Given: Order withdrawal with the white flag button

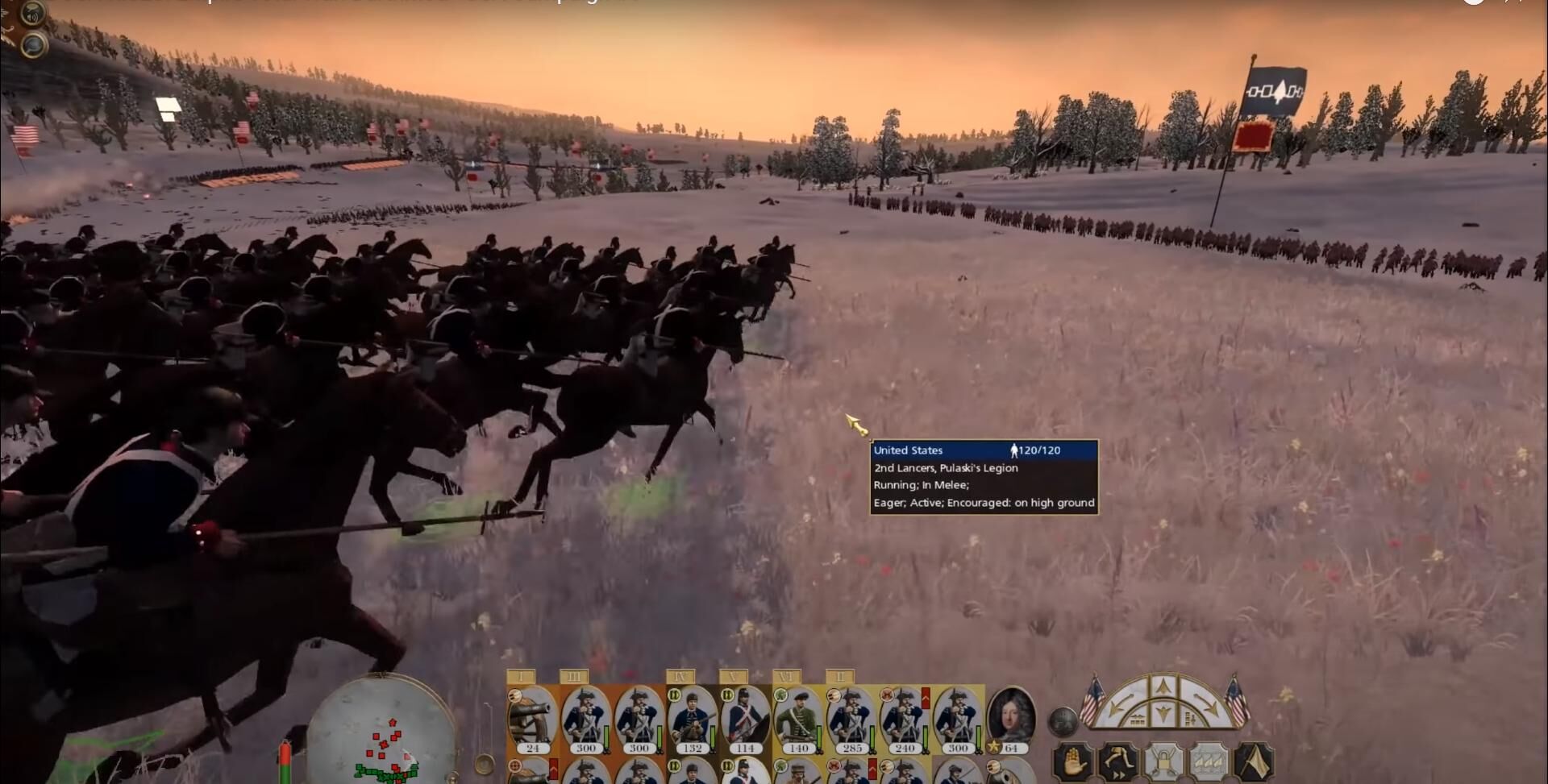Looking at the screenshot, I should (1254, 761).
